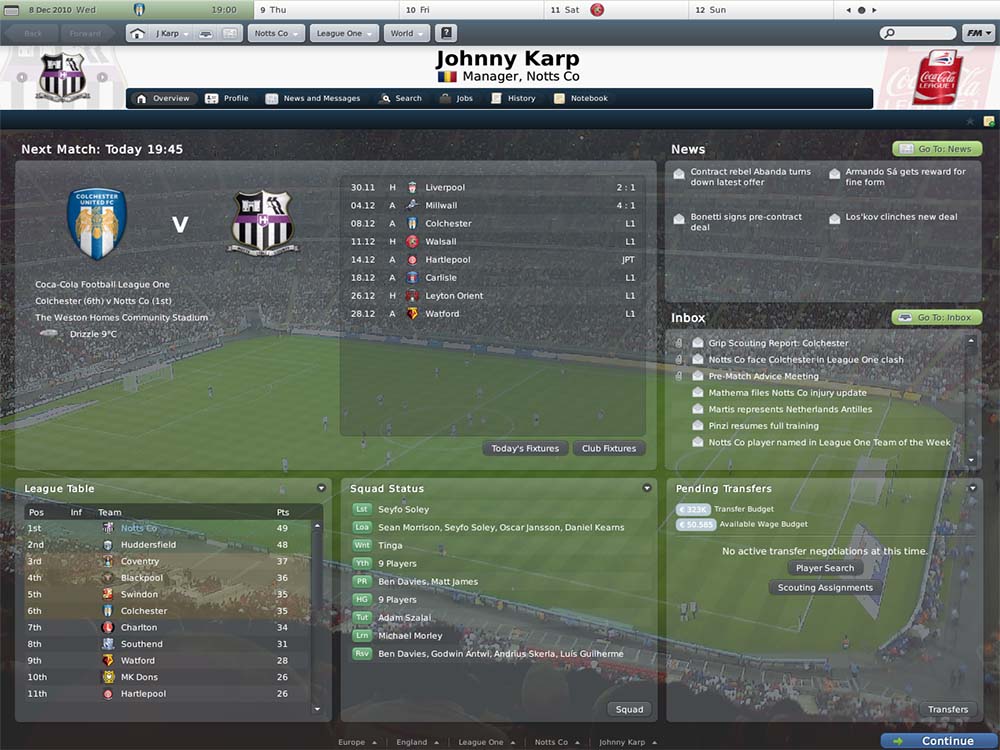Click the Continue button
Viewport: 1000px width, 750px height.
pos(937,741)
